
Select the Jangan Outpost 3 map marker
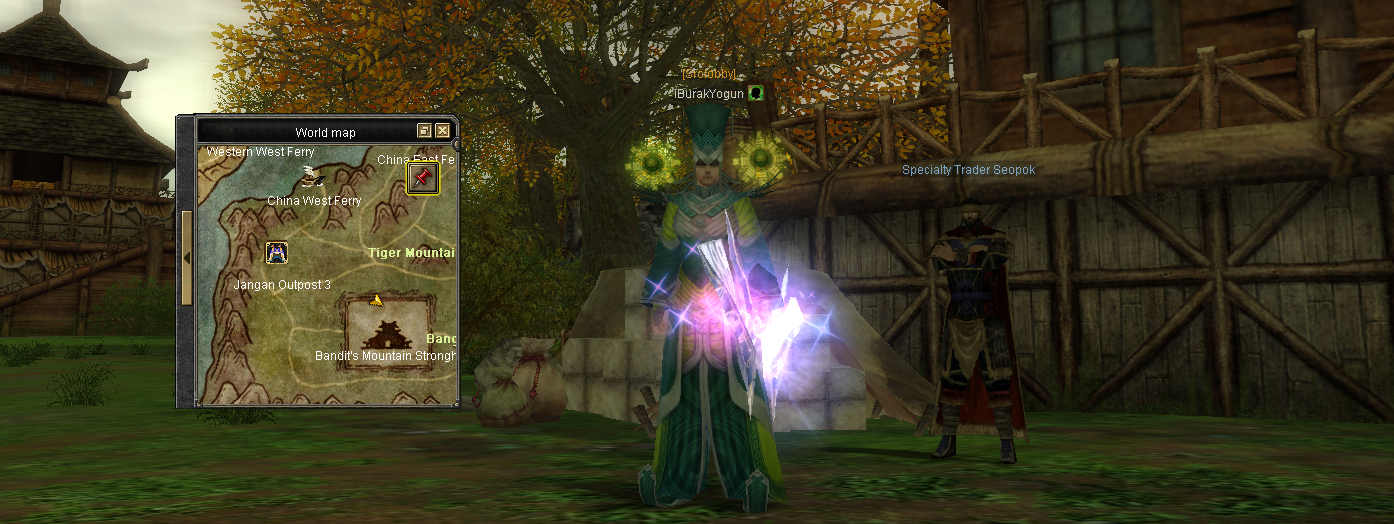click(x=277, y=253)
